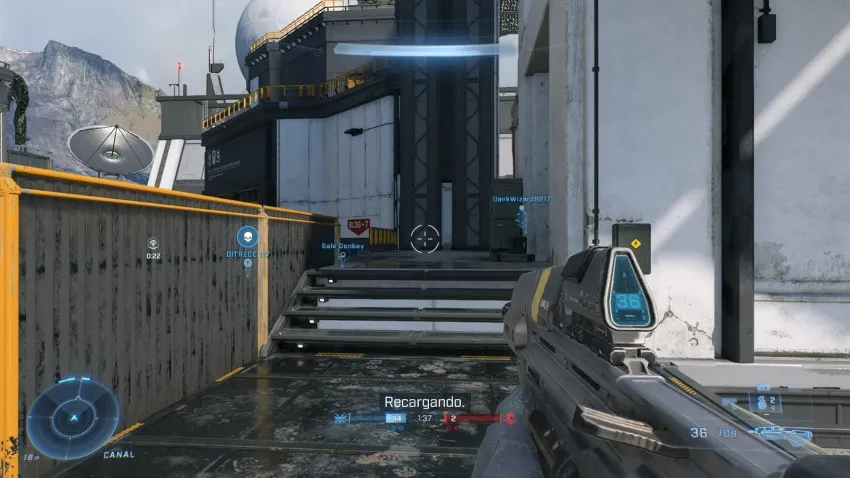Click the blue team emblem on scoreboard

pos(344,418)
